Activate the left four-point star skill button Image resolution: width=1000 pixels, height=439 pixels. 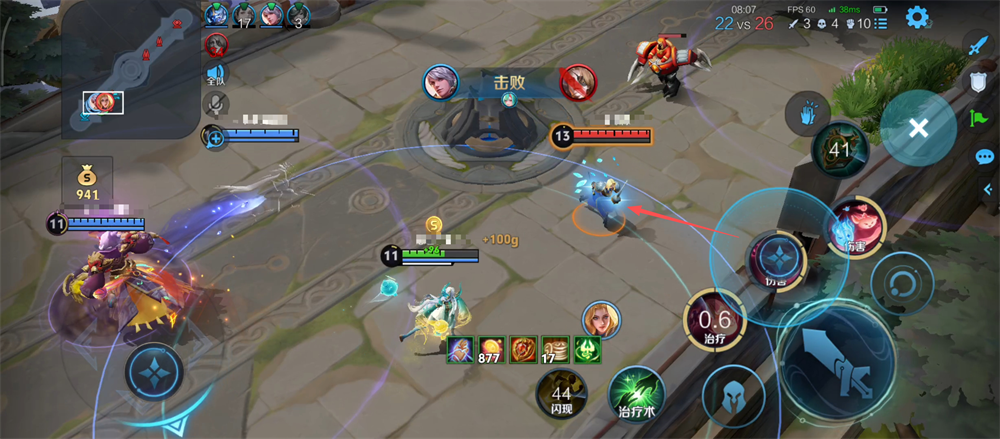(154, 373)
